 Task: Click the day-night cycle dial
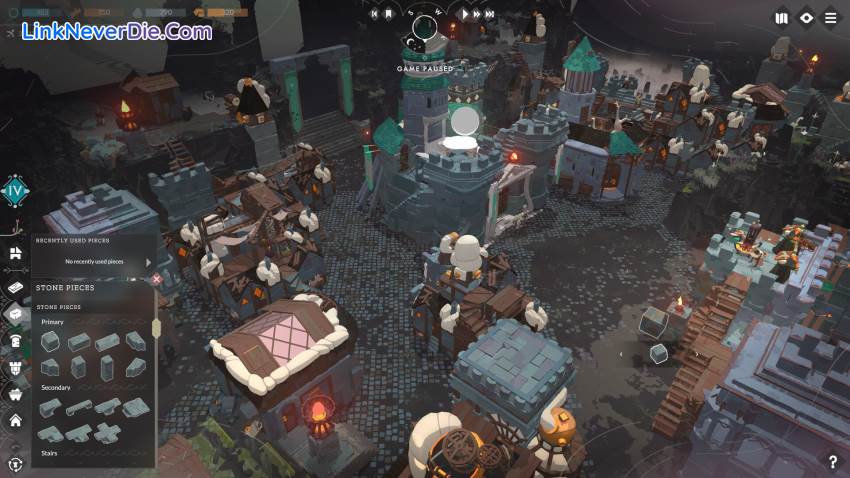point(425,29)
